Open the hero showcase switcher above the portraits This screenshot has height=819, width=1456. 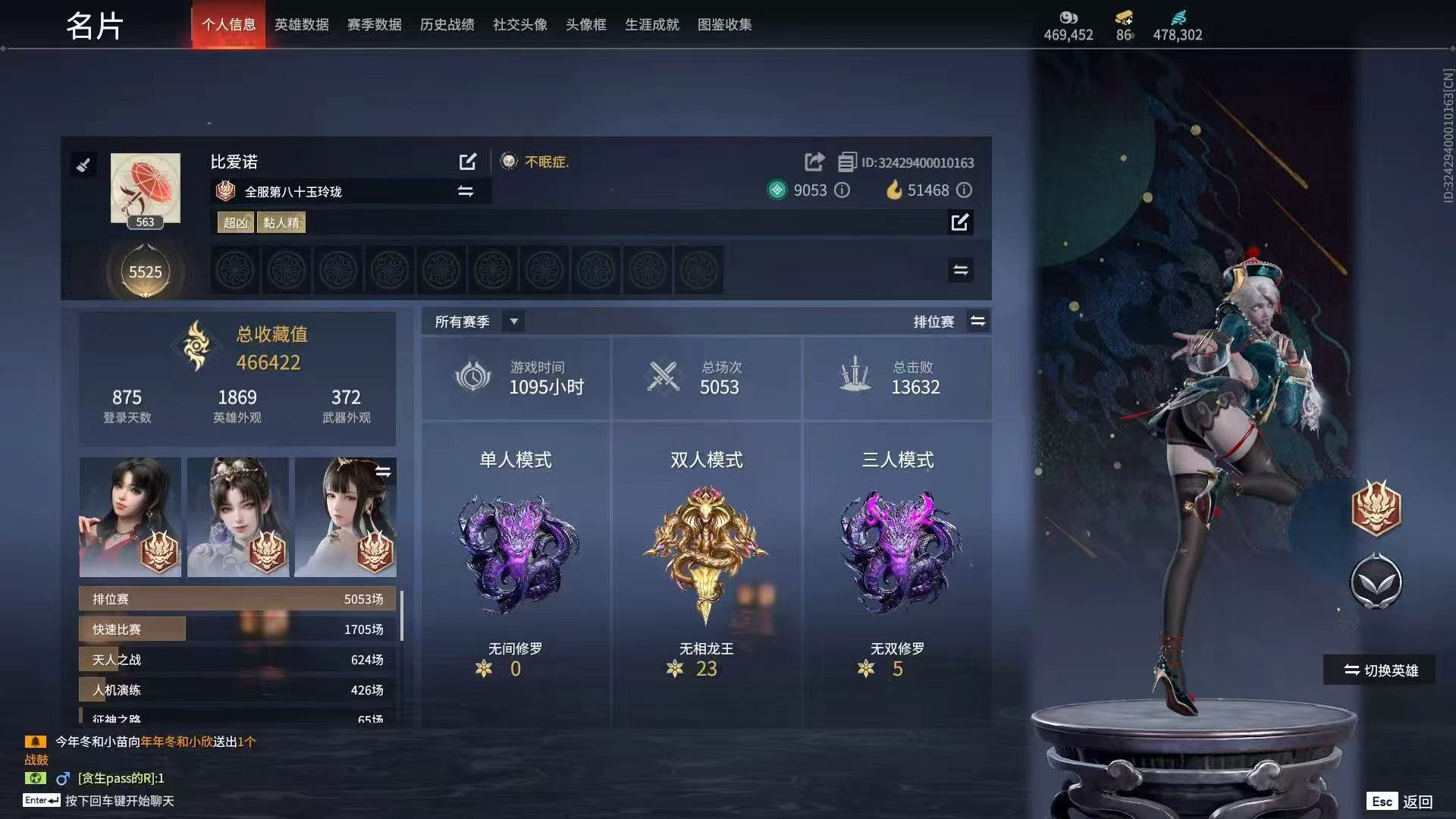coord(384,470)
